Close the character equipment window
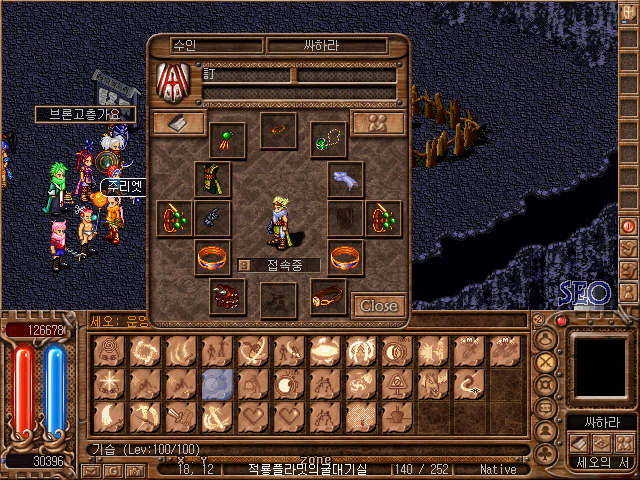Screen dimensions: 640x480 378,306
